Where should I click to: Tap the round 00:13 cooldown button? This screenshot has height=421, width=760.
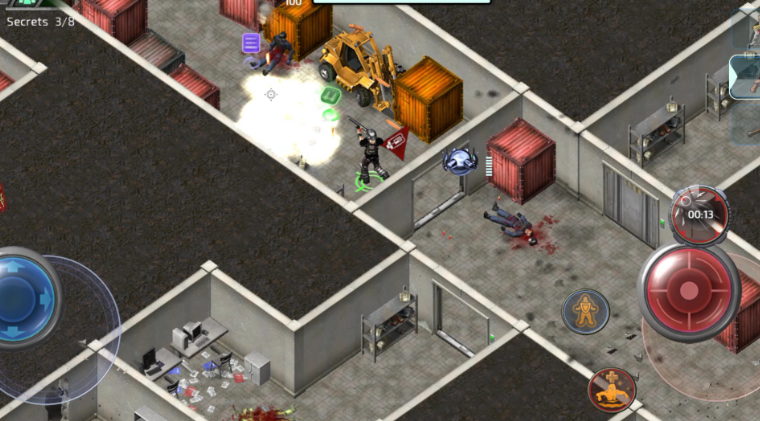699,214
